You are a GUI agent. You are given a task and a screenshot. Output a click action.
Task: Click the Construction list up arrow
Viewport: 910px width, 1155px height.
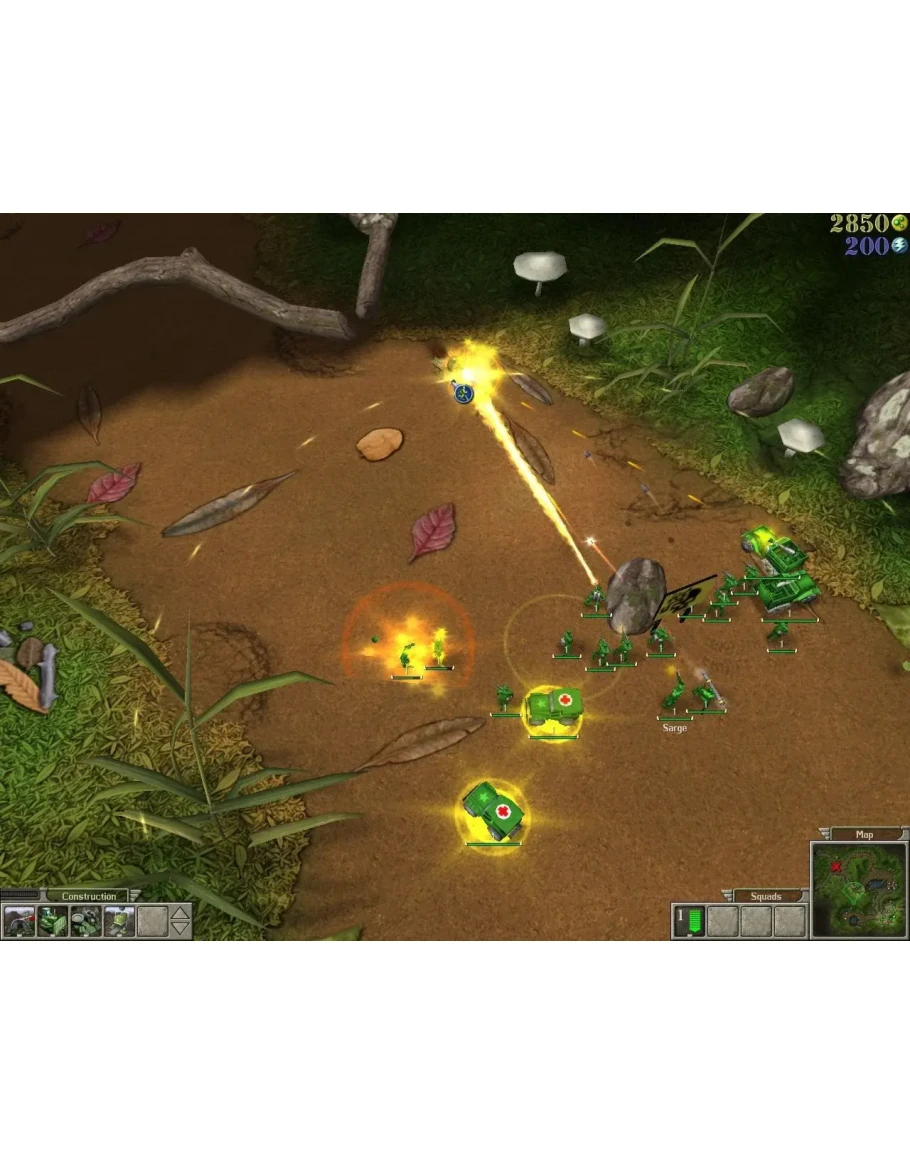[x=180, y=912]
